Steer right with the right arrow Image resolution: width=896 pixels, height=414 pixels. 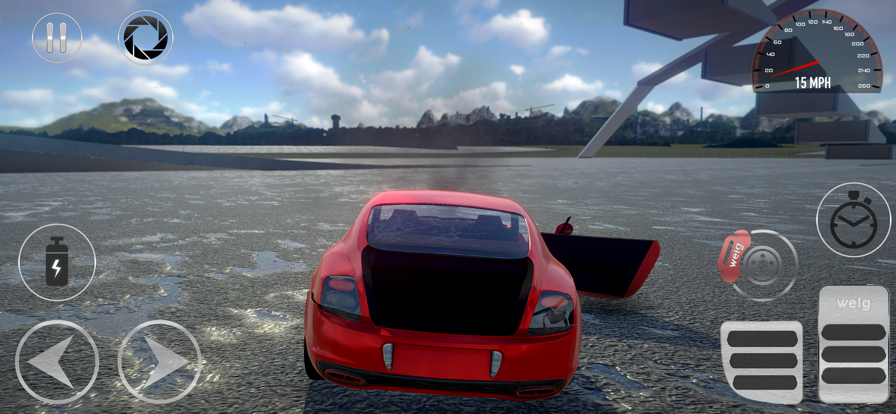pyautogui.click(x=160, y=361)
